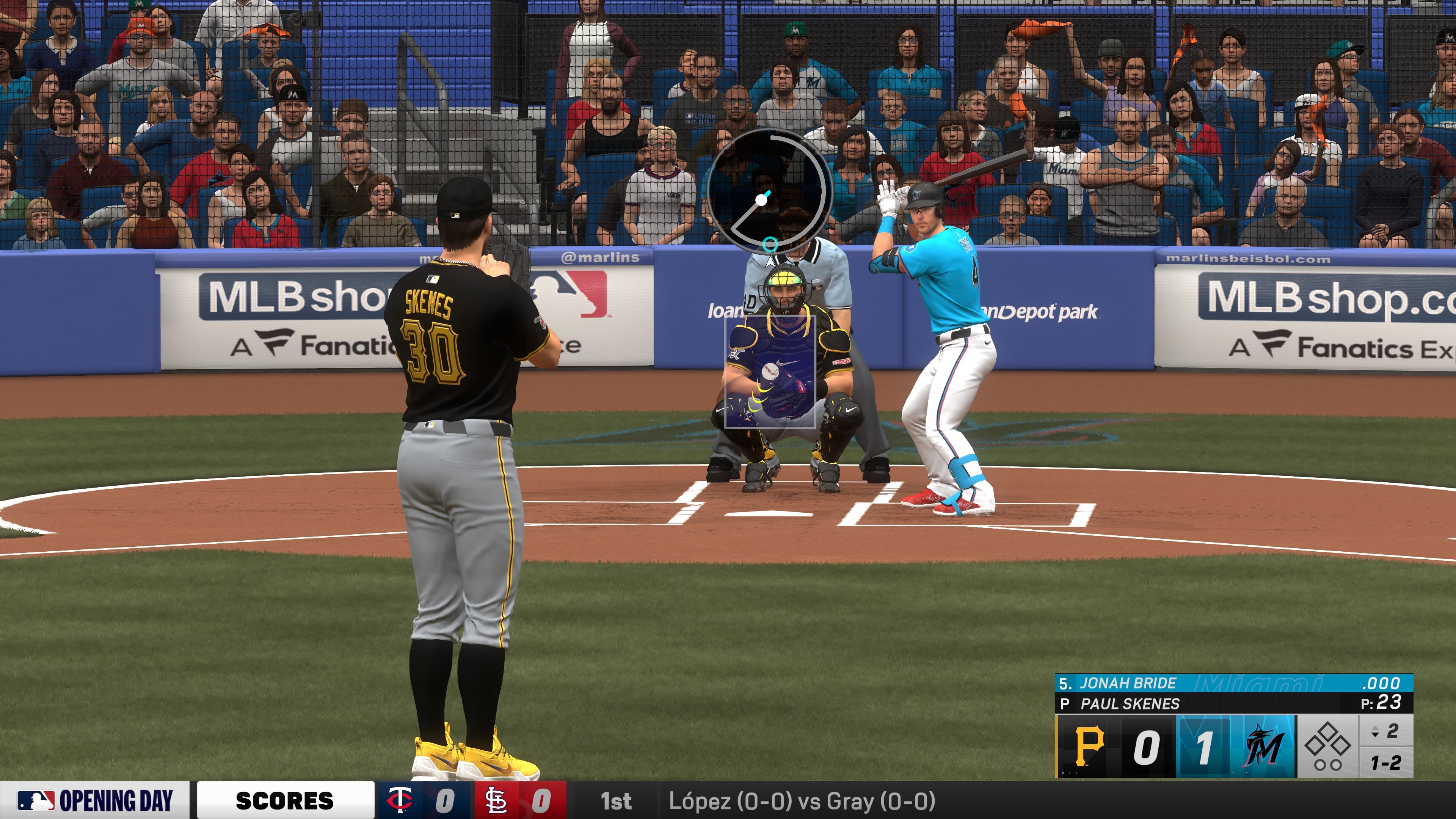The width and height of the screenshot is (1456, 819).
Task: Open the SCORES ticker label
Action: coord(285,800)
